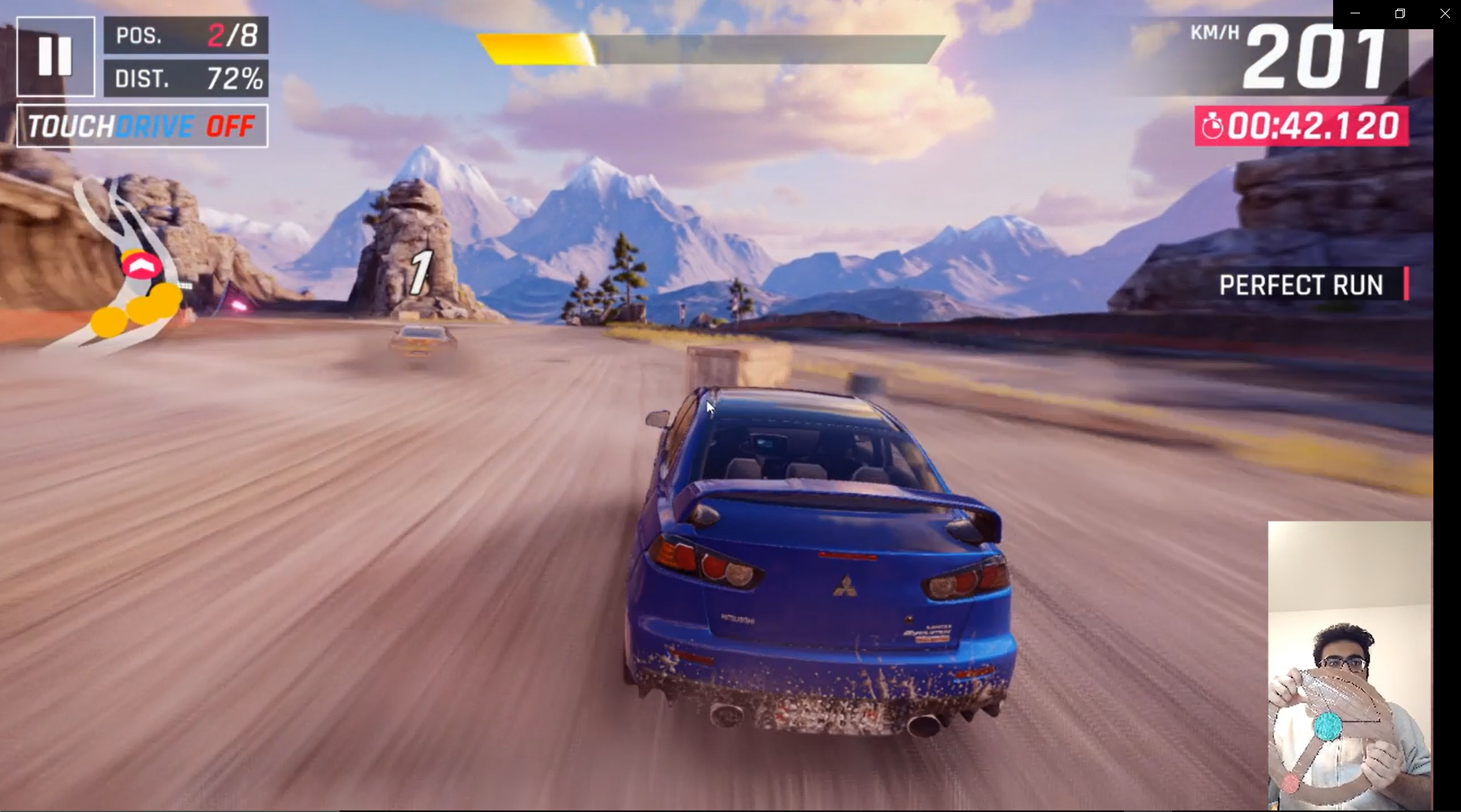Restore down the game window
The image size is (1461, 812).
(x=1399, y=13)
